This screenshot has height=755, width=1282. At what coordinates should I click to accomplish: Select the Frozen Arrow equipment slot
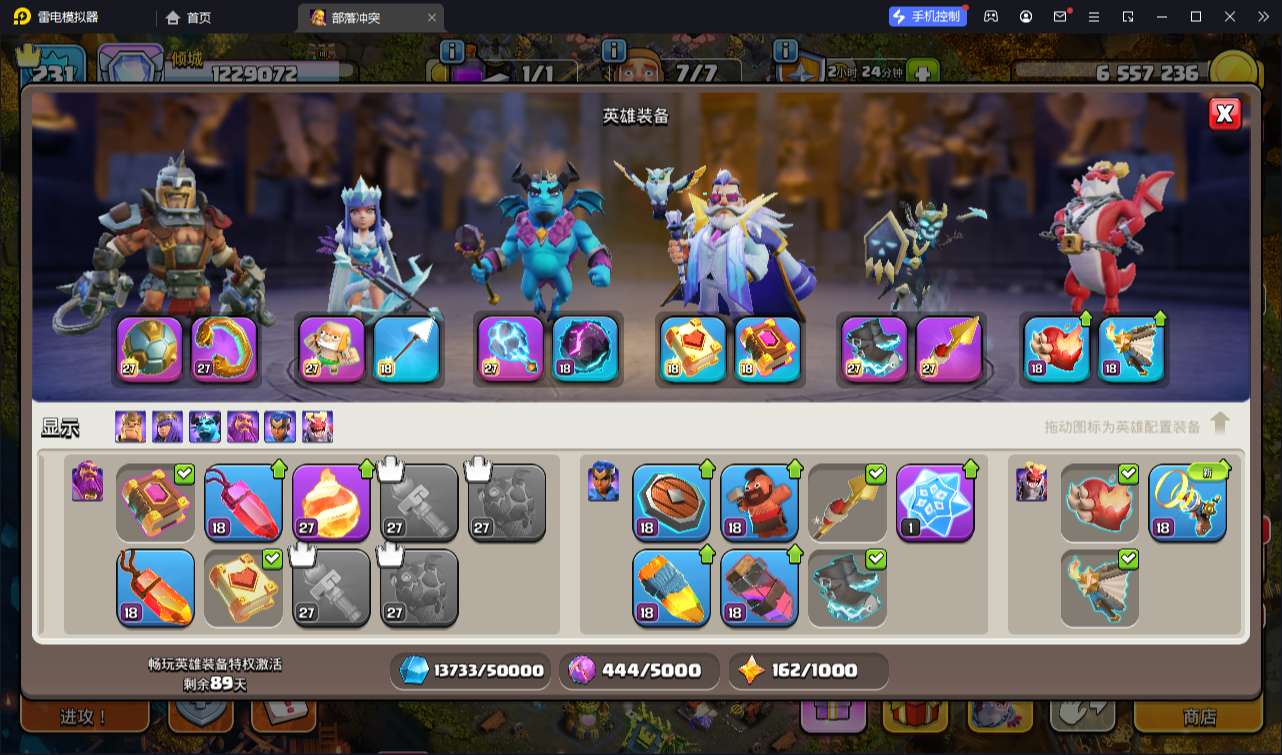pyautogui.click(x=407, y=350)
